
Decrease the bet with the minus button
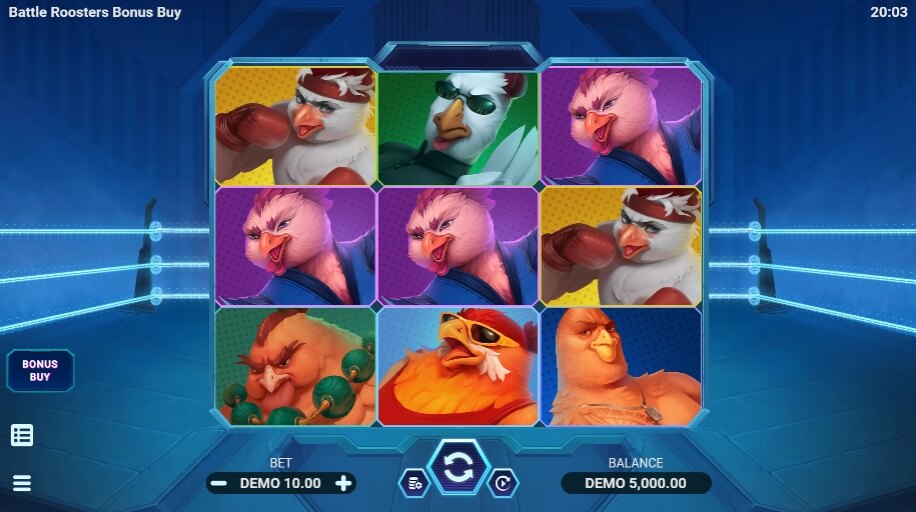coord(219,483)
